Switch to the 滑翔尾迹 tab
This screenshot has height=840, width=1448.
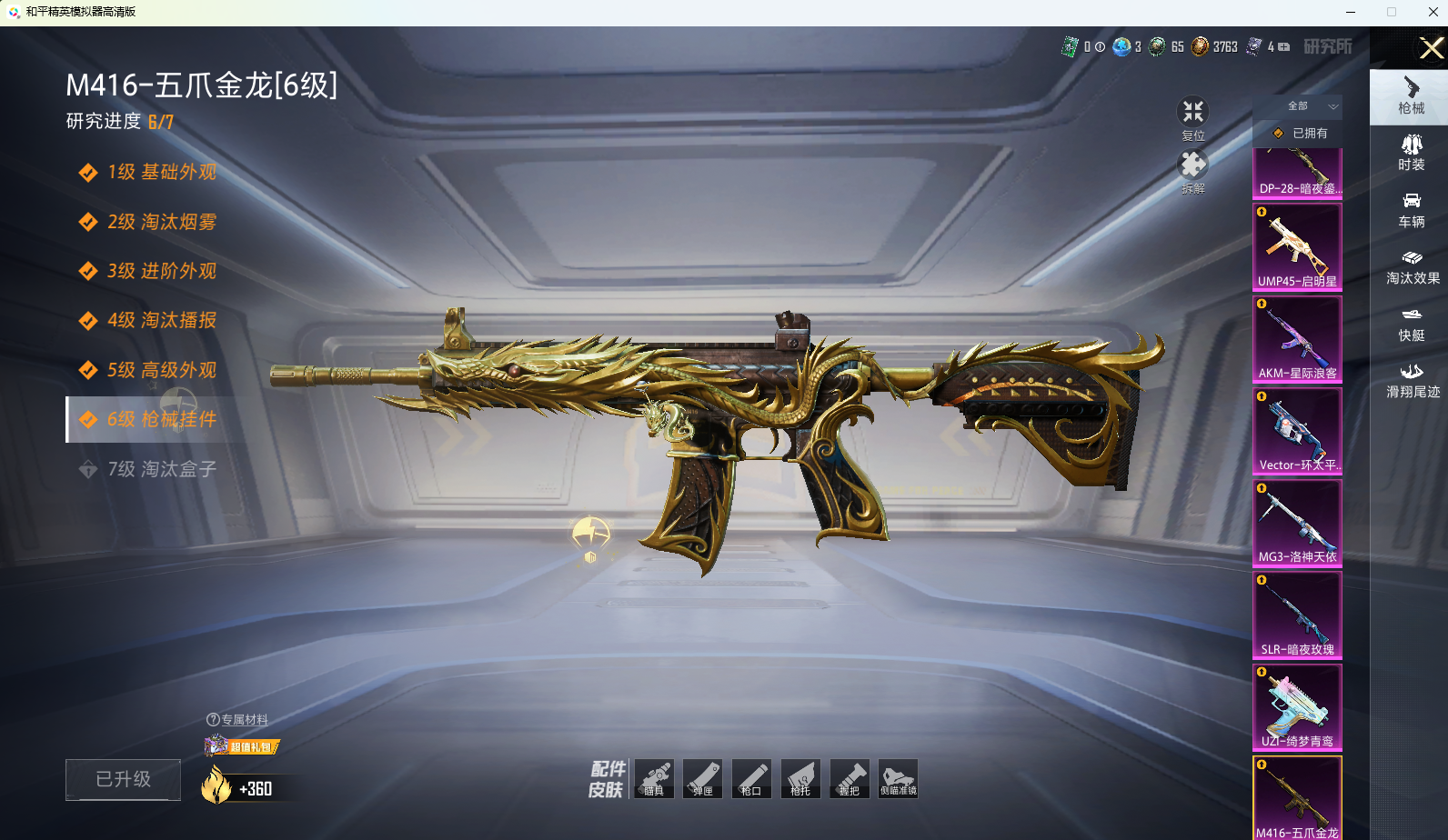click(1412, 381)
